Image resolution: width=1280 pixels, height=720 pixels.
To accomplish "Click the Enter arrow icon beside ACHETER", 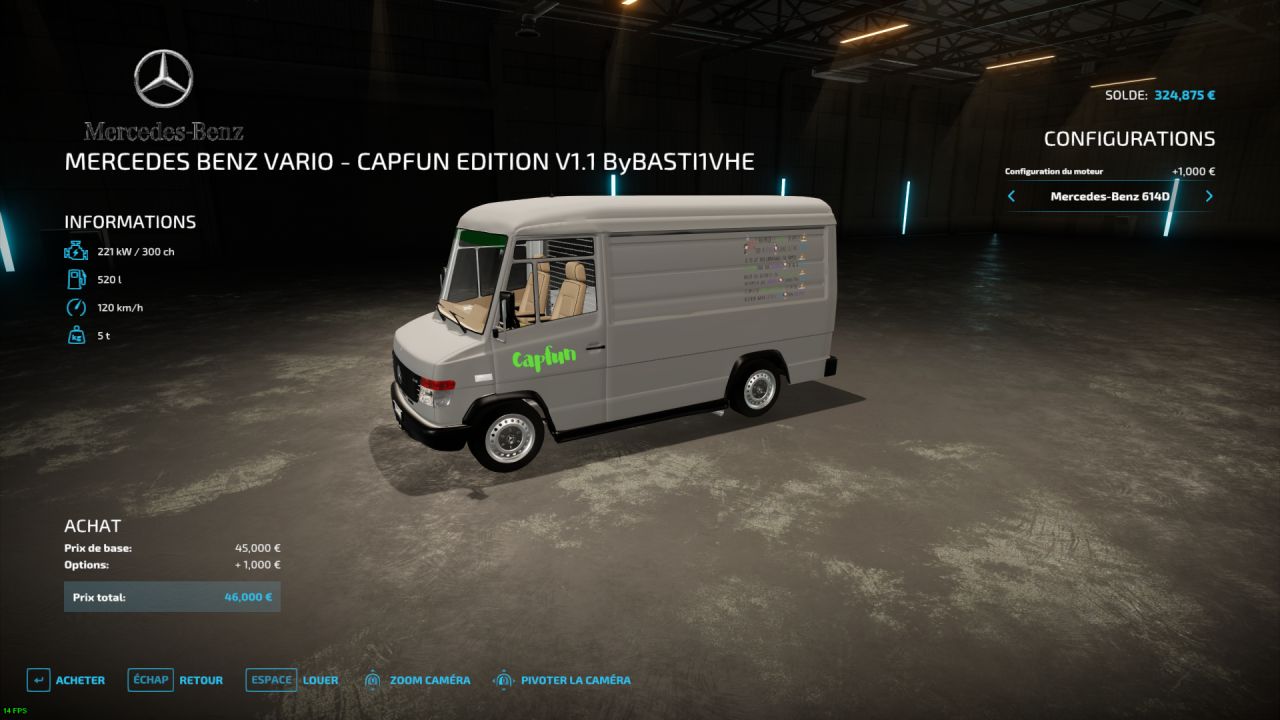I will pos(38,679).
